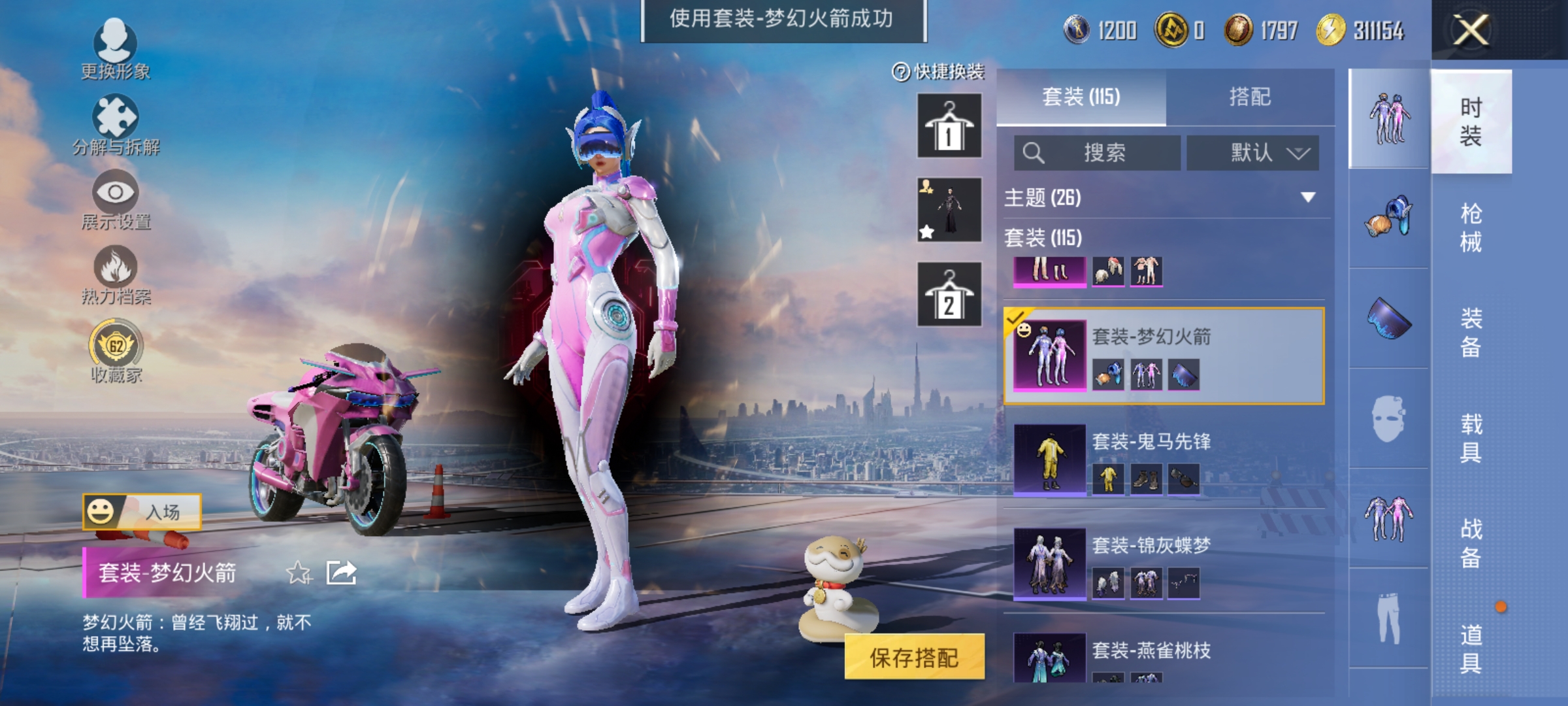Select quick outfit slot 1 hanger
This screenshot has height=706, width=1568.
(x=949, y=124)
